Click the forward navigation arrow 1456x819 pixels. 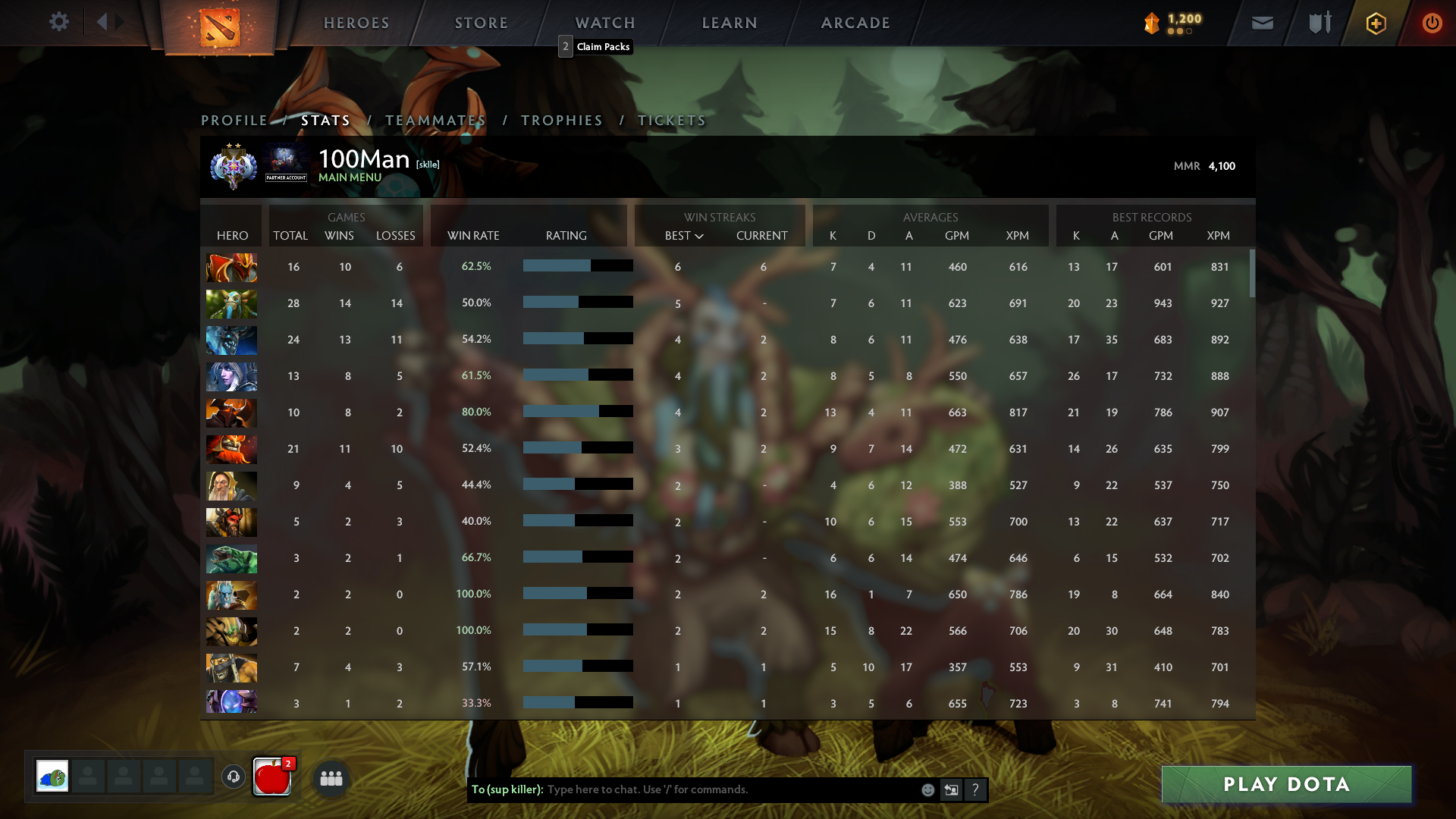pos(120,21)
